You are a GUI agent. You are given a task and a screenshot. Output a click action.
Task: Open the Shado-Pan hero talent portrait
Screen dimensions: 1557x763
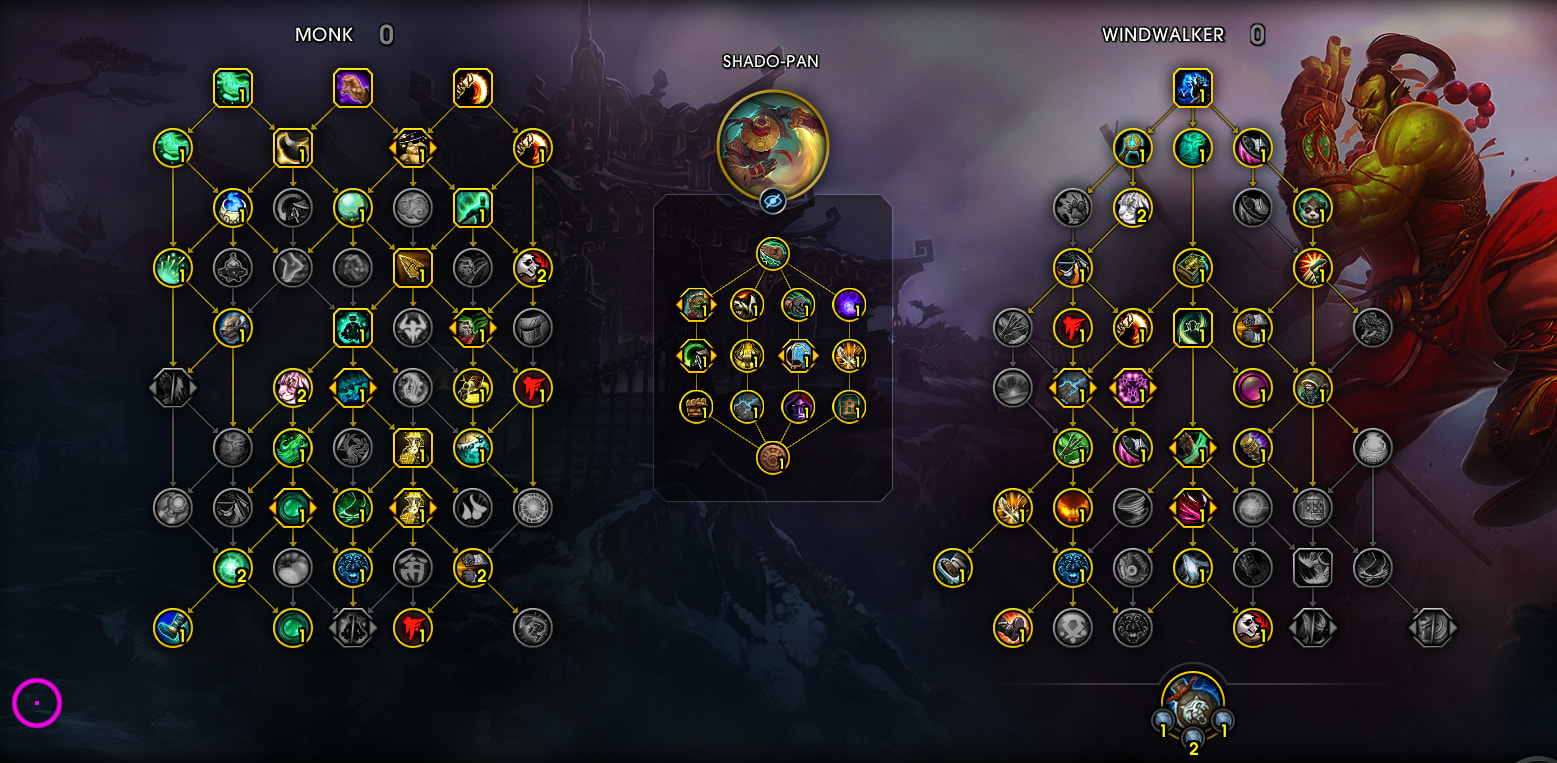[x=772, y=143]
